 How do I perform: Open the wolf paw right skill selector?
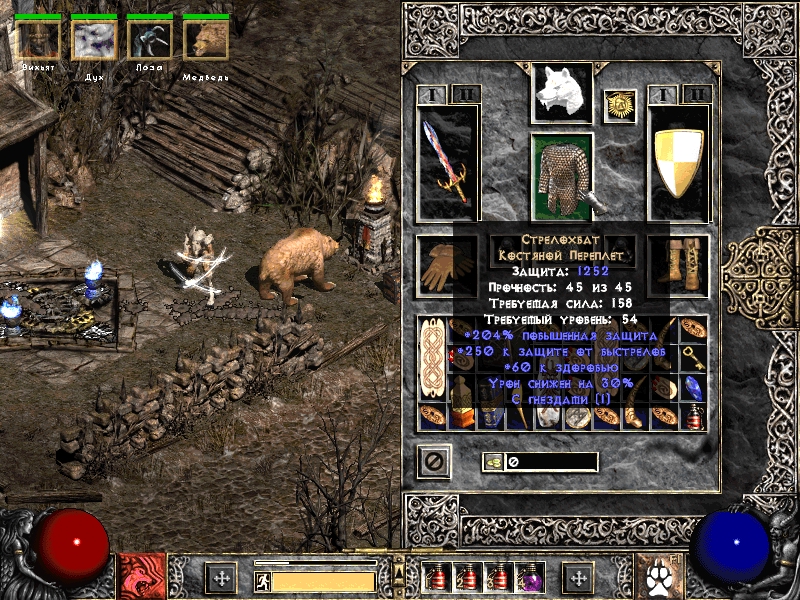pyautogui.click(x=657, y=577)
